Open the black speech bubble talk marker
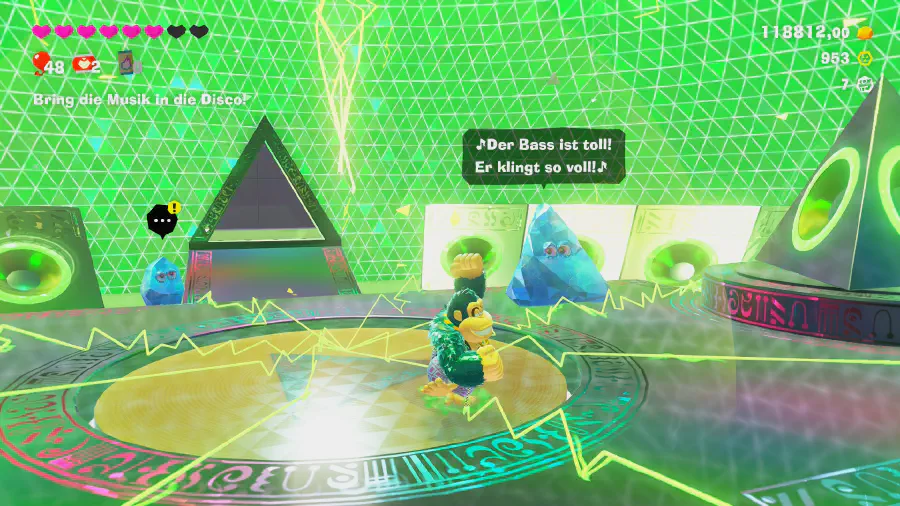The image size is (900, 506). pyautogui.click(x=162, y=221)
